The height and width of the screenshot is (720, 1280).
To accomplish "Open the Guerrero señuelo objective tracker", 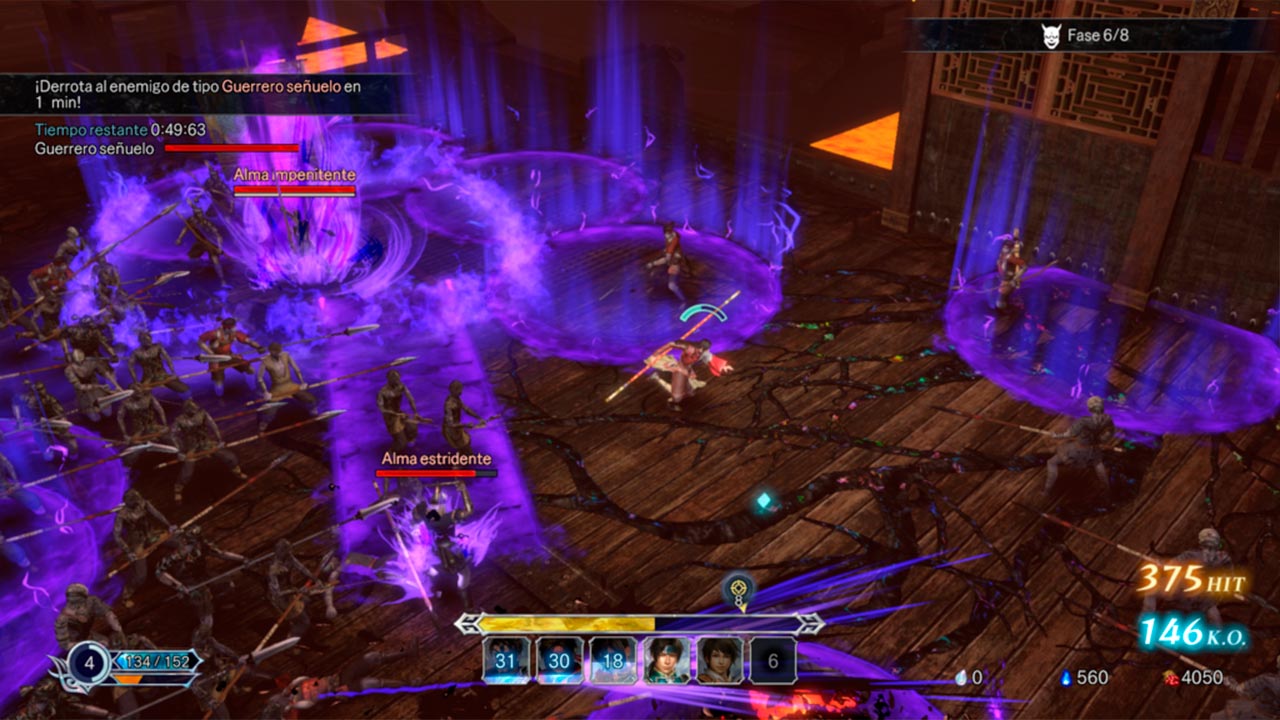I will (95, 149).
